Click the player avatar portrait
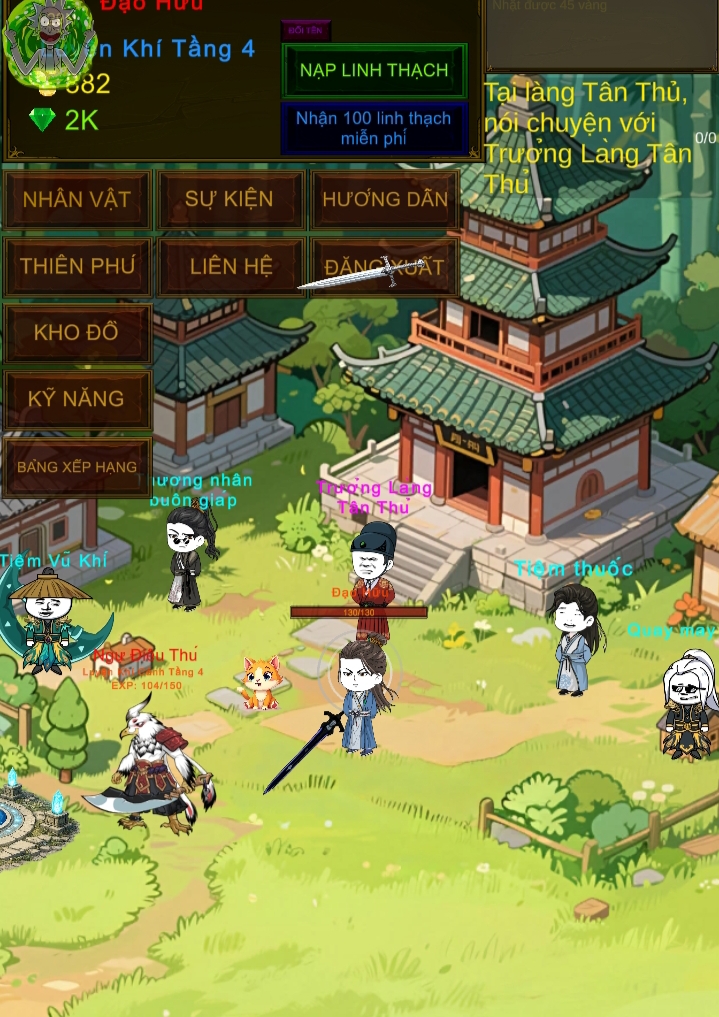The width and height of the screenshot is (719, 1017). [x=48, y=40]
